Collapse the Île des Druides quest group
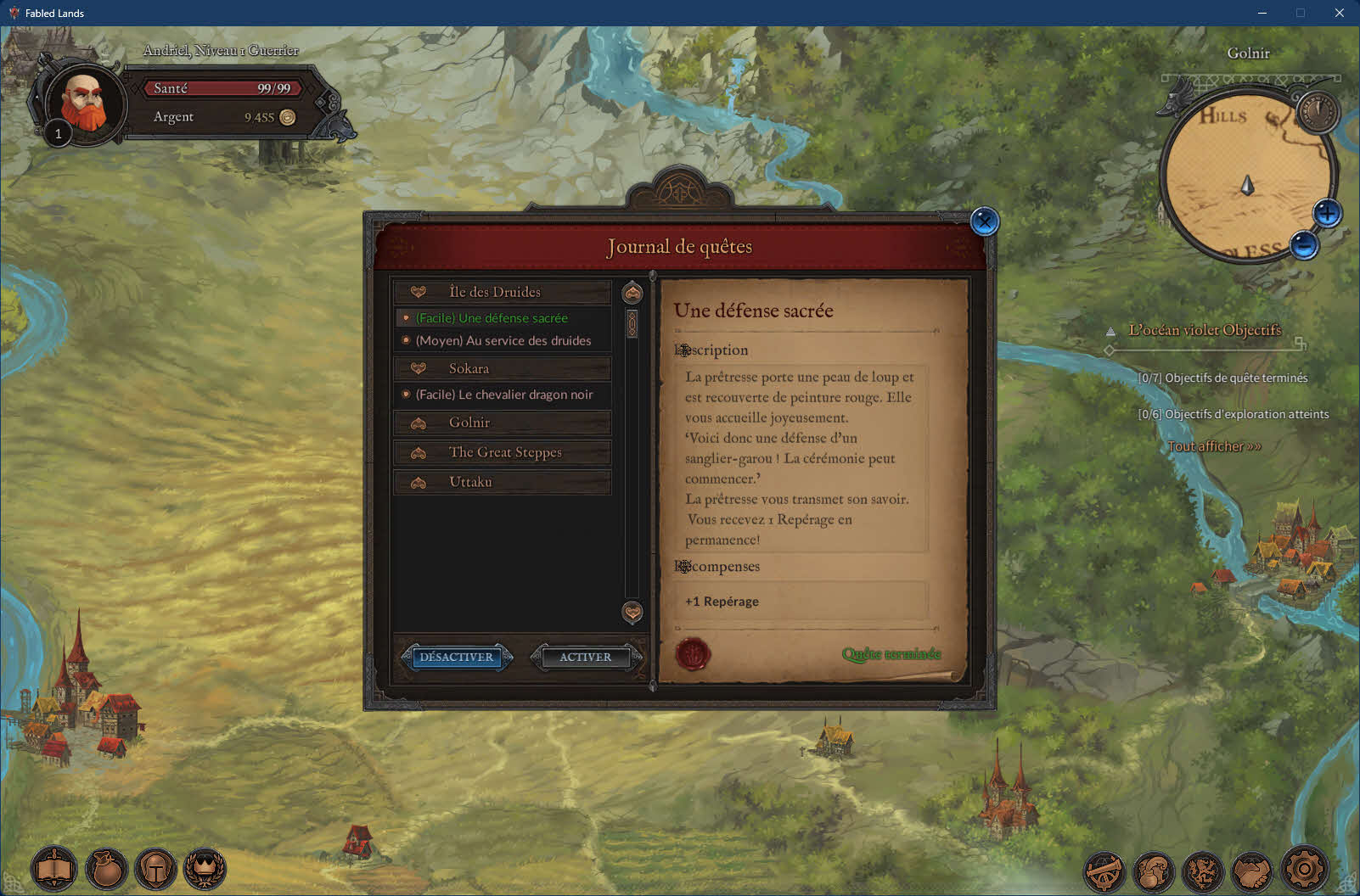This screenshot has width=1360, height=896. click(x=502, y=292)
